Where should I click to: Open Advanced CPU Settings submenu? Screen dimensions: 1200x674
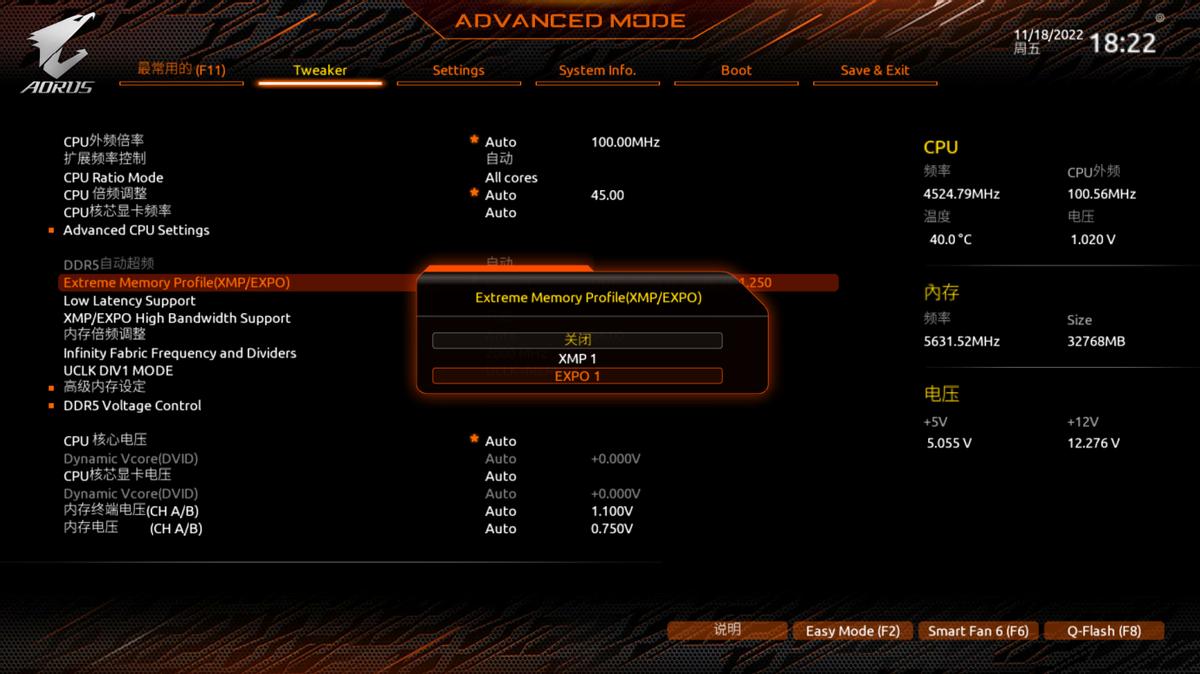coord(136,230)
